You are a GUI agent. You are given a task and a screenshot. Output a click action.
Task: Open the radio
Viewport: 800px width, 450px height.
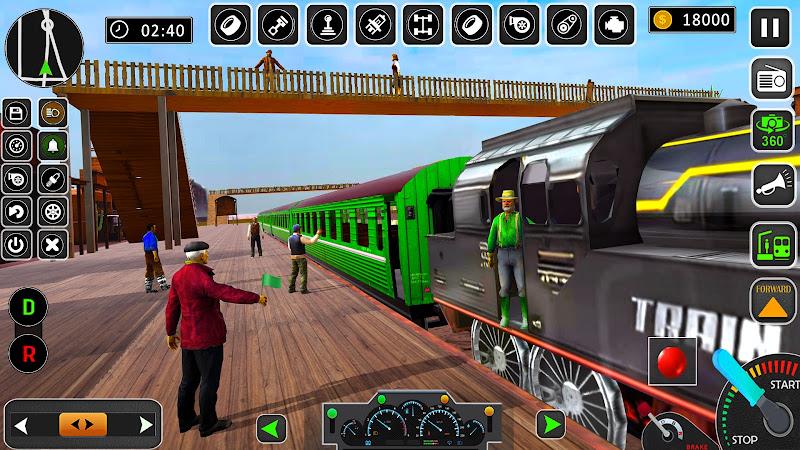click(x=770, y=79)
